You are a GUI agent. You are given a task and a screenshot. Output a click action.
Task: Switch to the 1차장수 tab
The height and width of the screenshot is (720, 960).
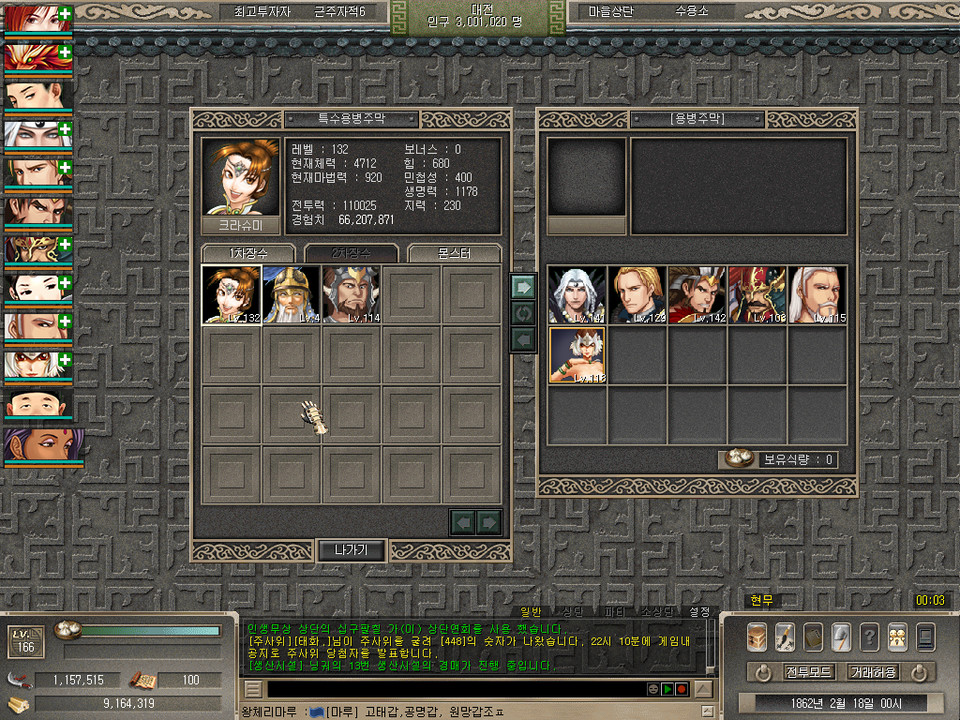pos(249,253)
